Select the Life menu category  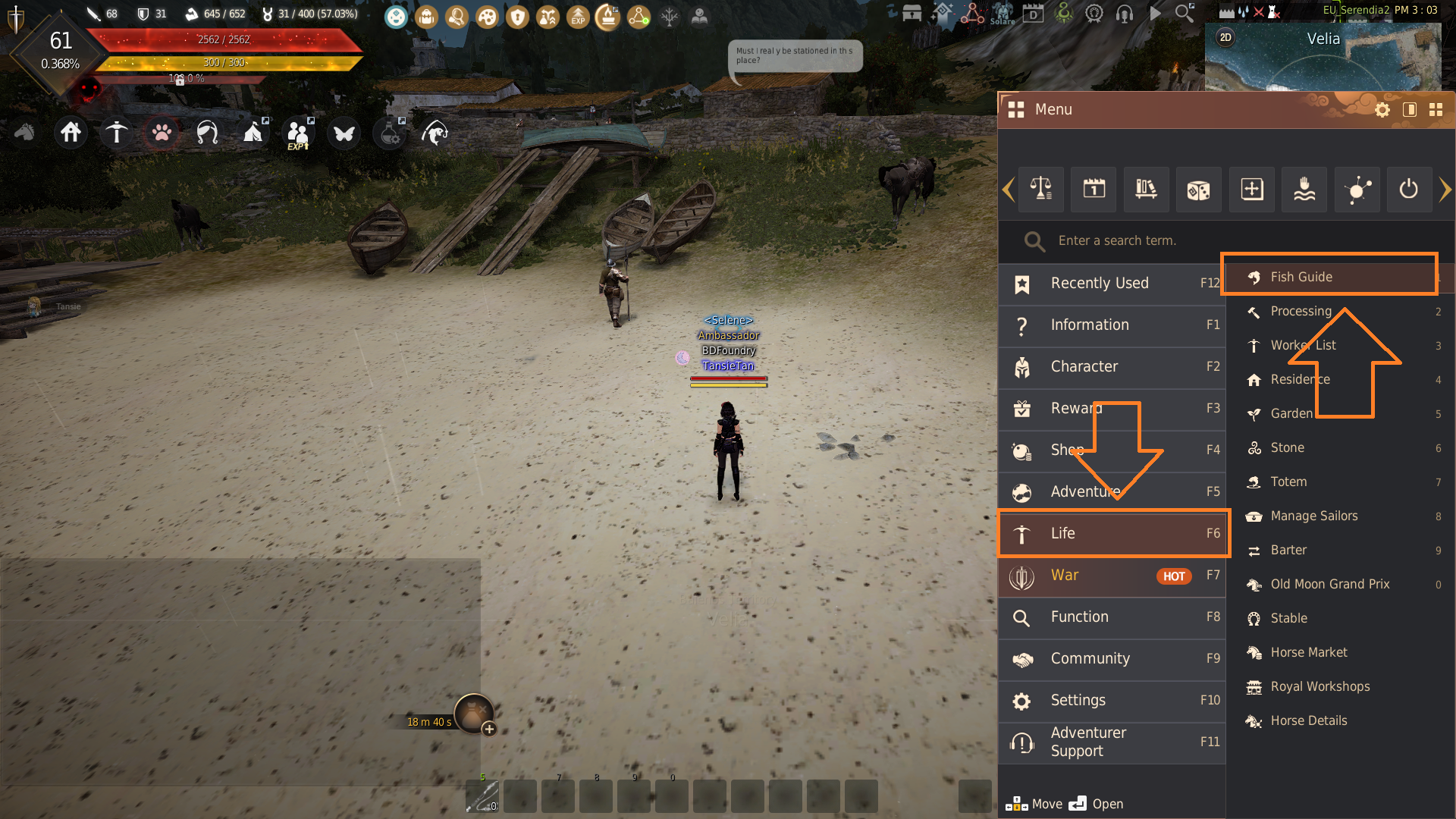(x=1112, y=533)
